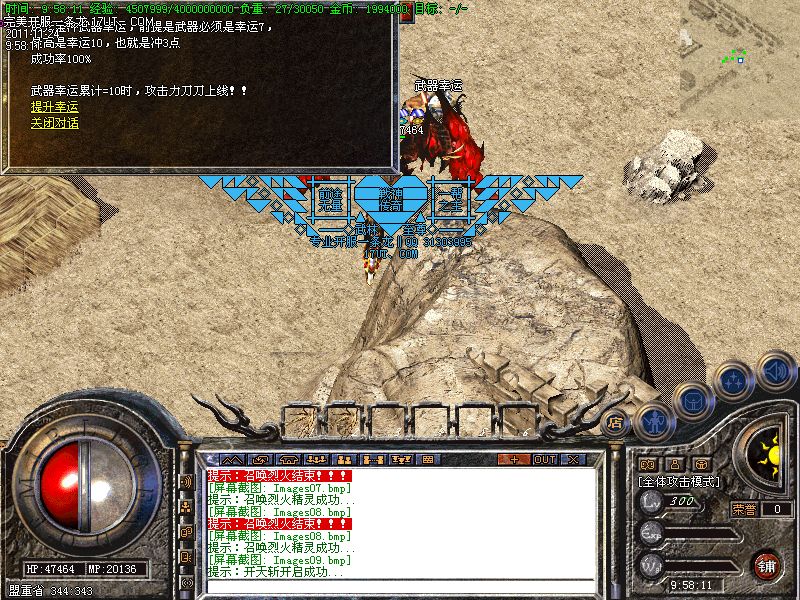Switch the 全体攻击模式 attack mode label
Image resolution: width=800 pixels, height=600 pixels.
(681, 481)
